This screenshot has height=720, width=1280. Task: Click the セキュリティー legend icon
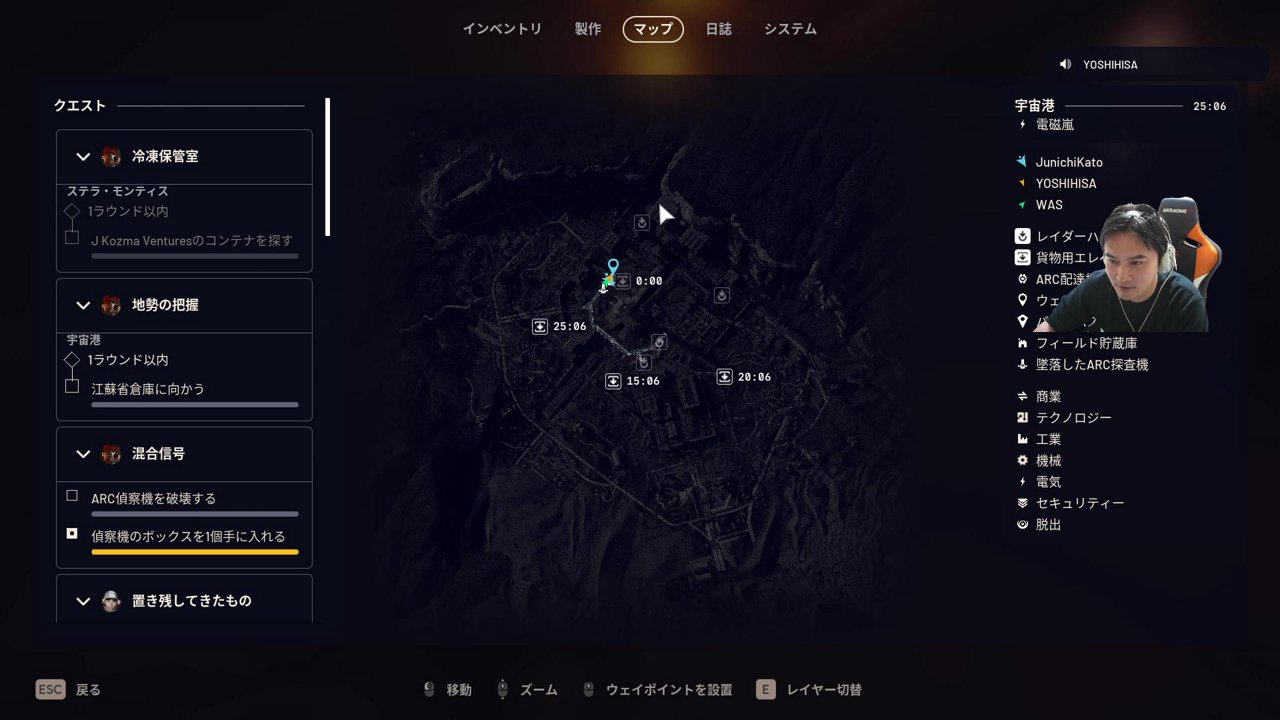(1022, 503)
